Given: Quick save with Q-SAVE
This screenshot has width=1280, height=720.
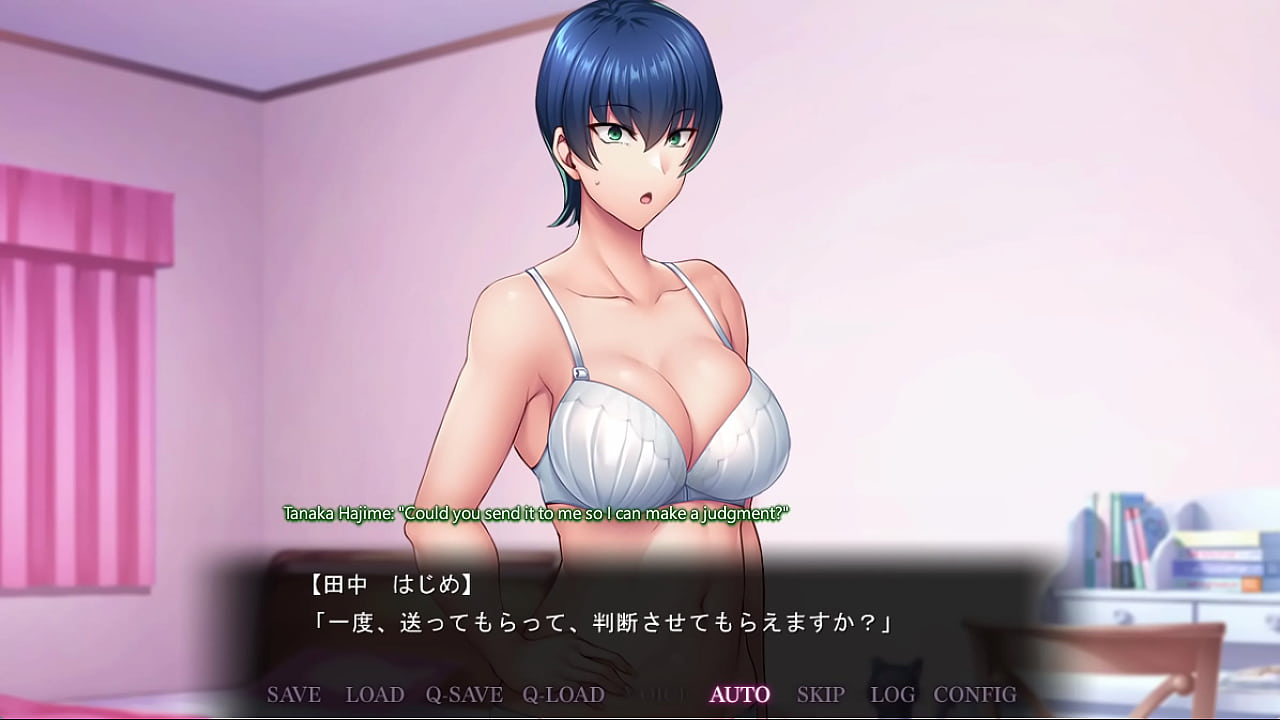Looking at the screenshot, I should pyautogui.click(x=464, y=694).
